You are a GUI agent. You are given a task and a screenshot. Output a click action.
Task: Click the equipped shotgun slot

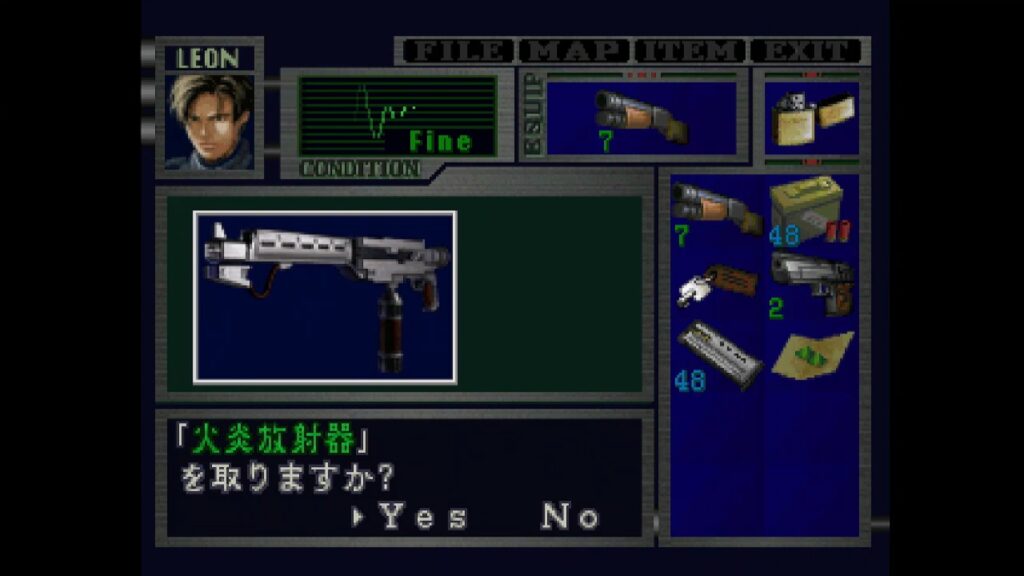pyautogui.click(x=640, y=118)
